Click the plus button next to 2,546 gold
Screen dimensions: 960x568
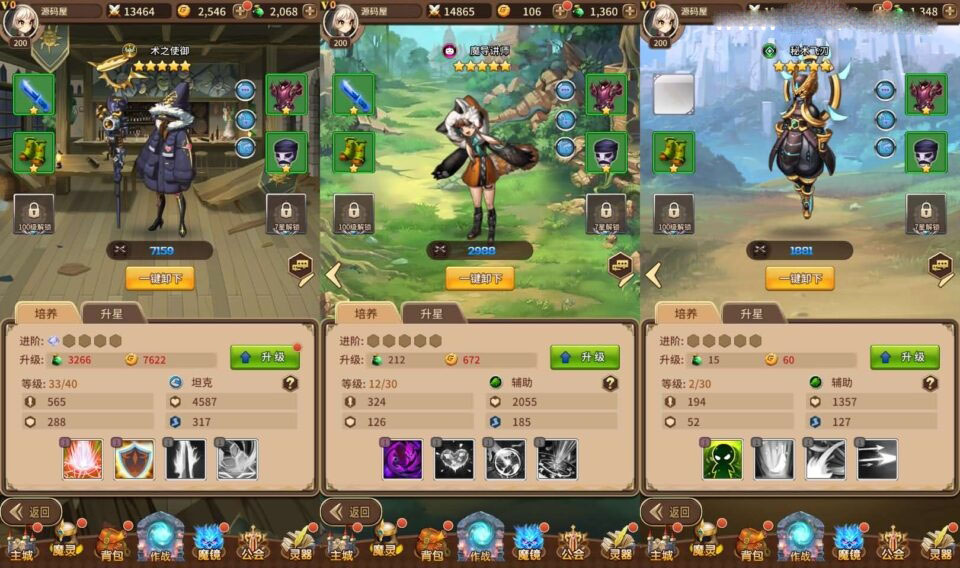point(240,11)
